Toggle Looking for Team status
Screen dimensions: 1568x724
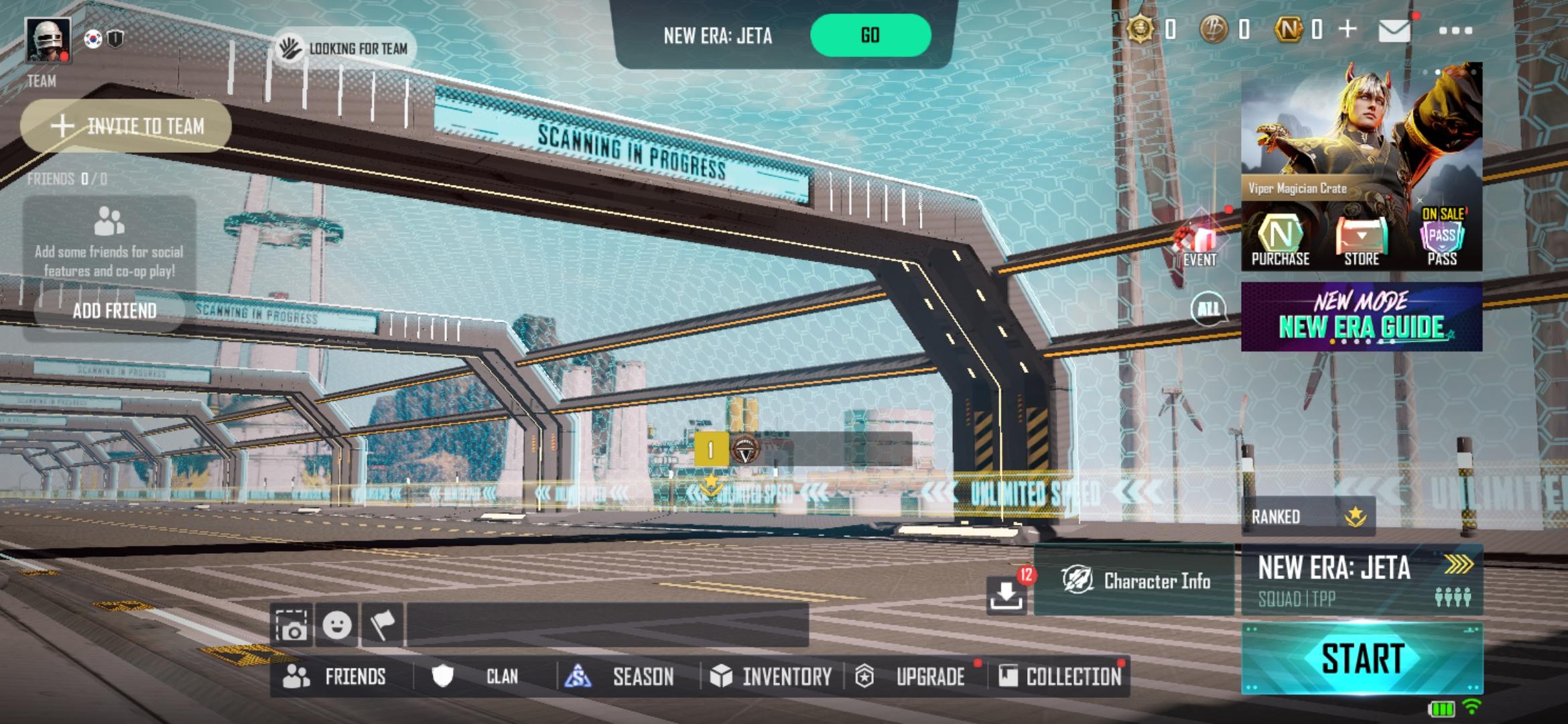[344, 48]
